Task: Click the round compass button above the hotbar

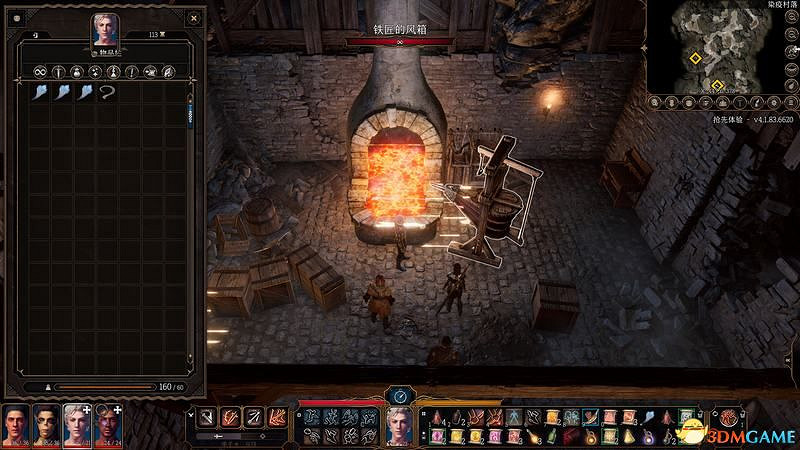Action: pyautogui.click(x=400, y=395)
